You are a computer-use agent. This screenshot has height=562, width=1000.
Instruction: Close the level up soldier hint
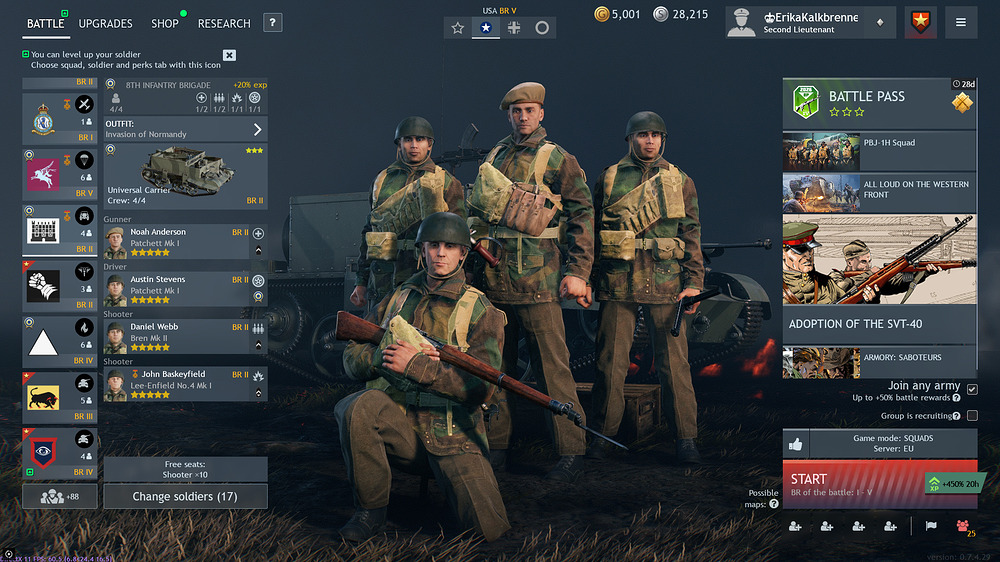pos(229,55)
